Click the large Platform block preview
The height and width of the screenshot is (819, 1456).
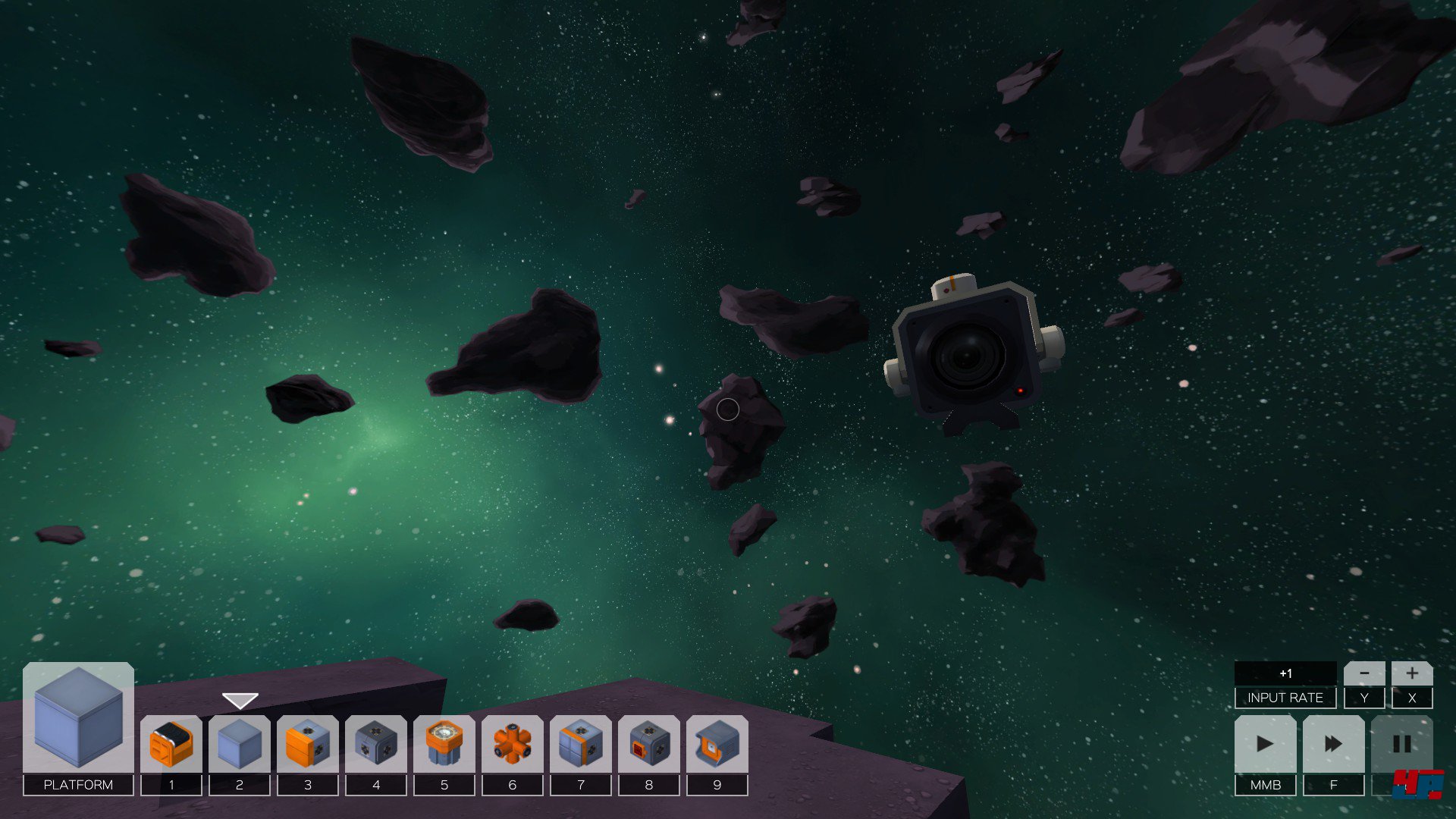point(78,717)
